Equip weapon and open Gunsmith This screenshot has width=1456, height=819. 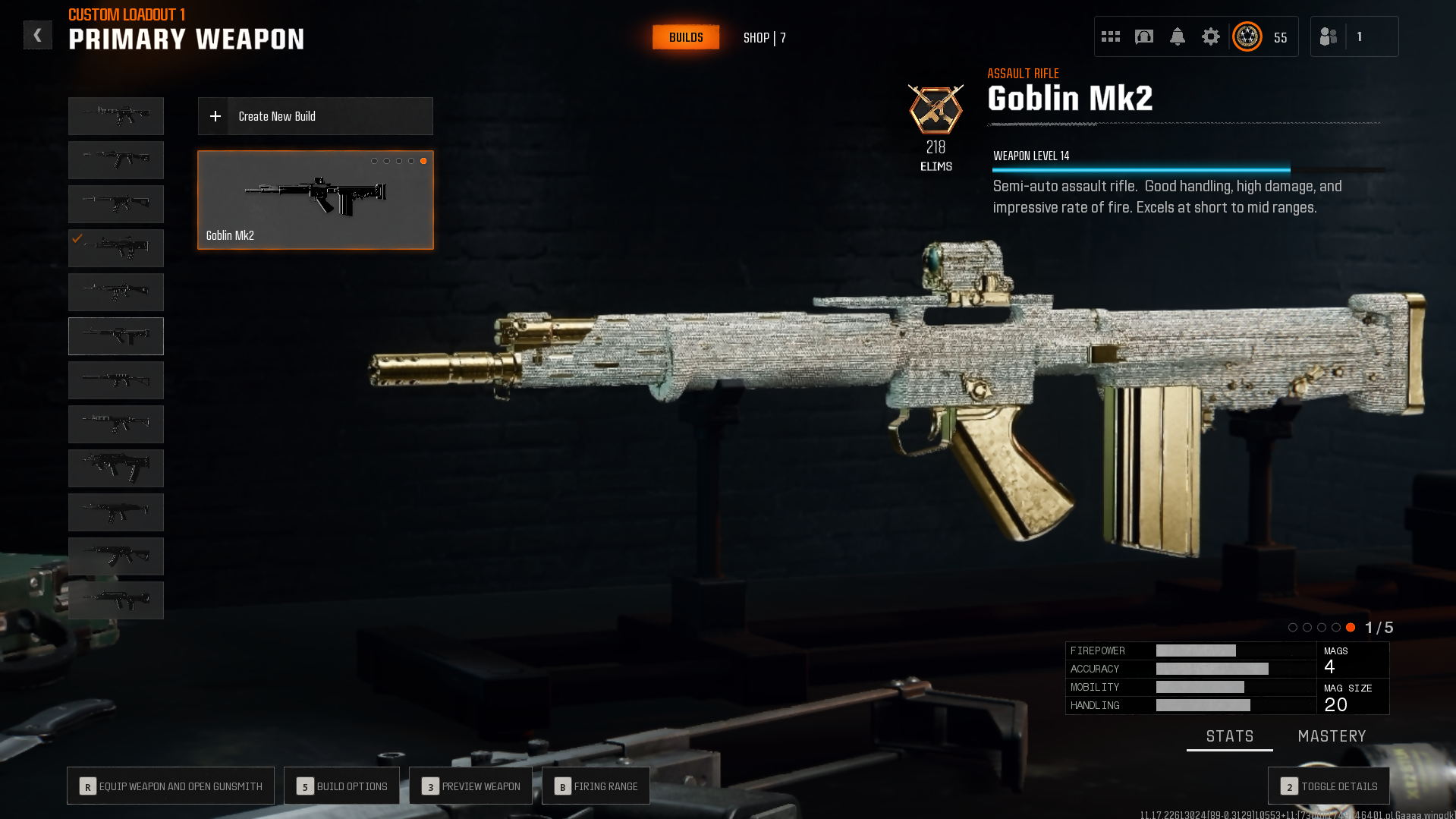pyautogui.click(x=171, y=786)
